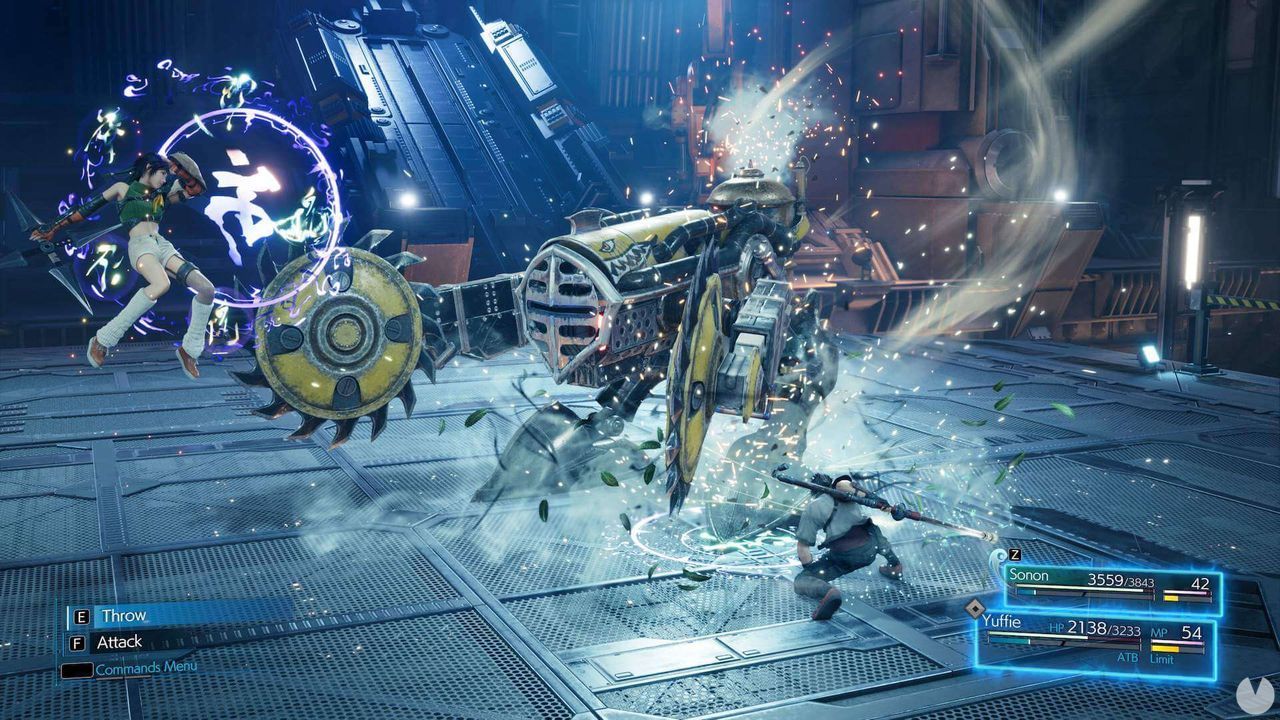1280x720 pixels.
Task: Click the E key icon beside Throw
Action: 81,616
